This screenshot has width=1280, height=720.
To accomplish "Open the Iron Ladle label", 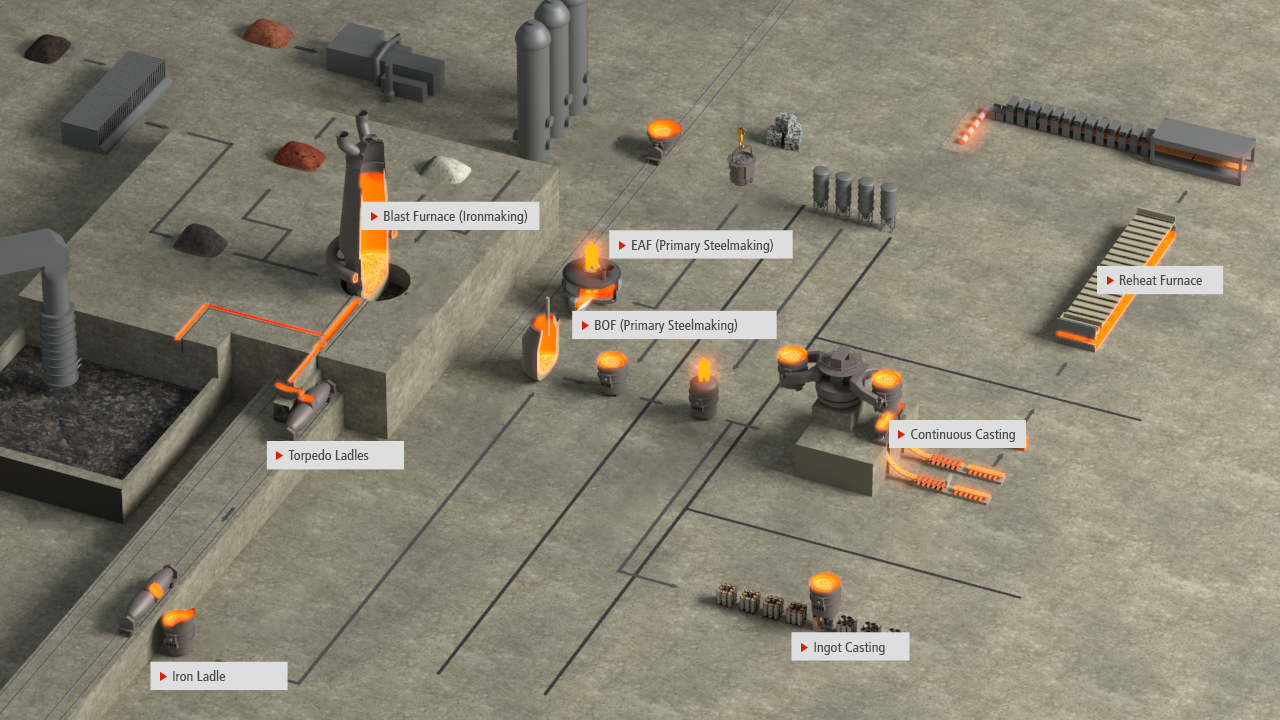I will point(219,676).
